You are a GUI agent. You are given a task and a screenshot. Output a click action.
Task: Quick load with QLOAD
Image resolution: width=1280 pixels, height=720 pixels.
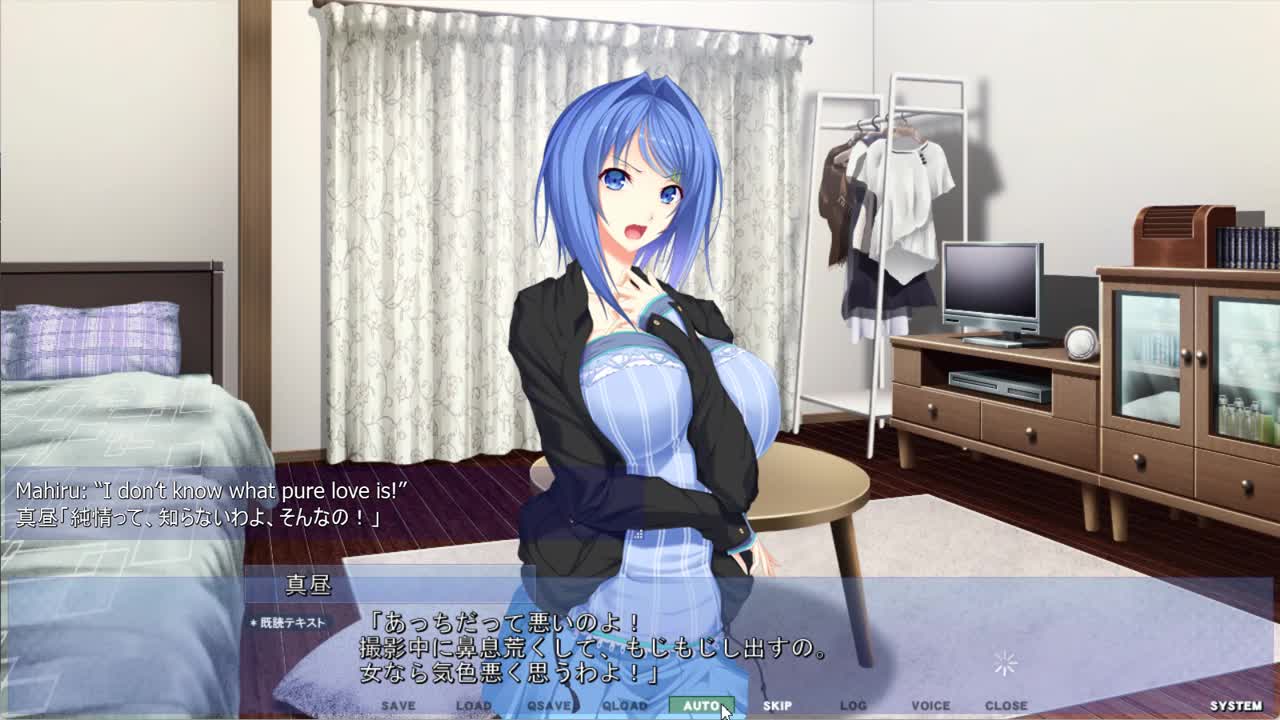625,706
